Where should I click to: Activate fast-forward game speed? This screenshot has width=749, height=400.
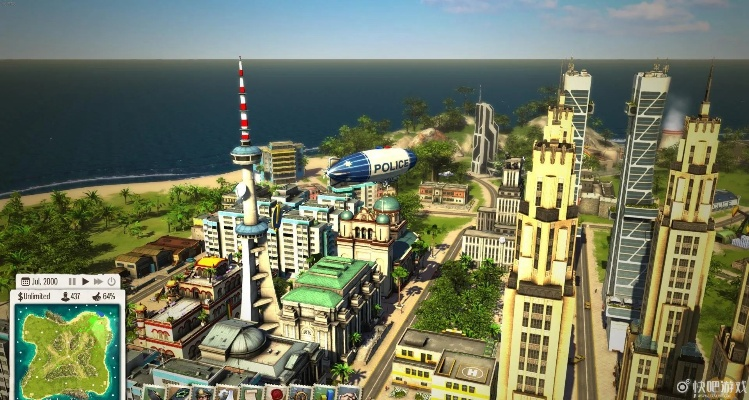(x=98, y=282)
